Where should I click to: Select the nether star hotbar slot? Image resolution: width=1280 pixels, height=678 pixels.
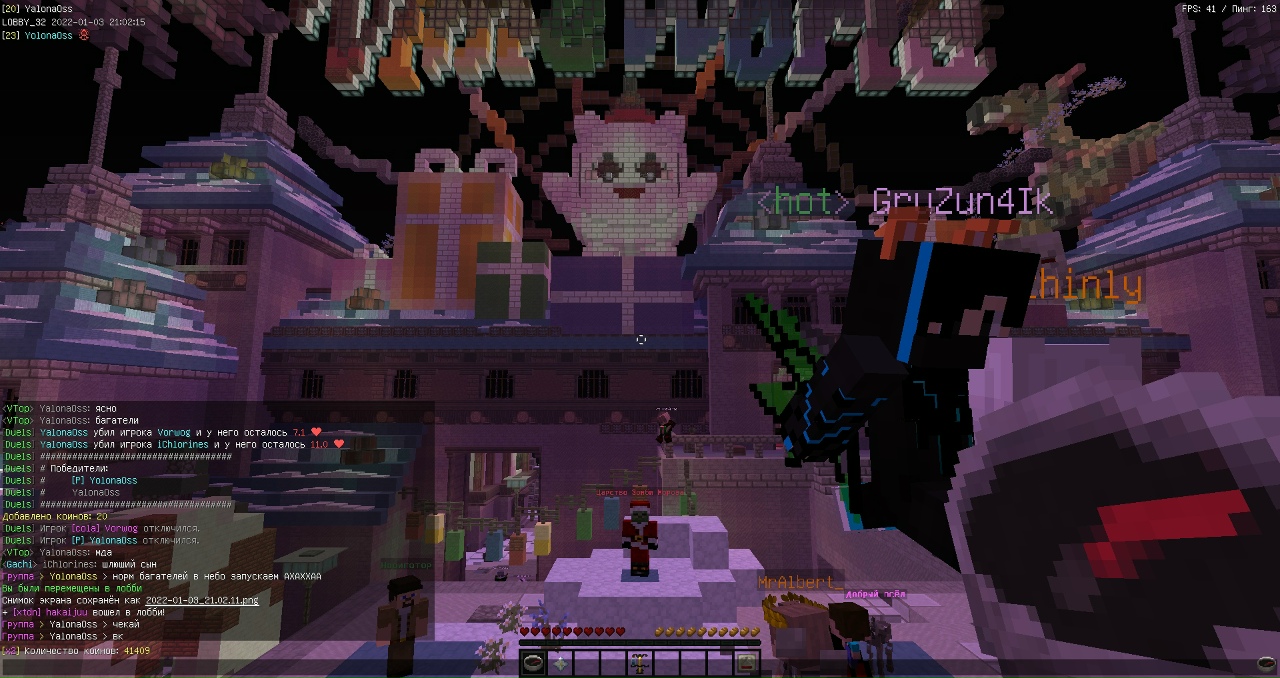point(560,662)
